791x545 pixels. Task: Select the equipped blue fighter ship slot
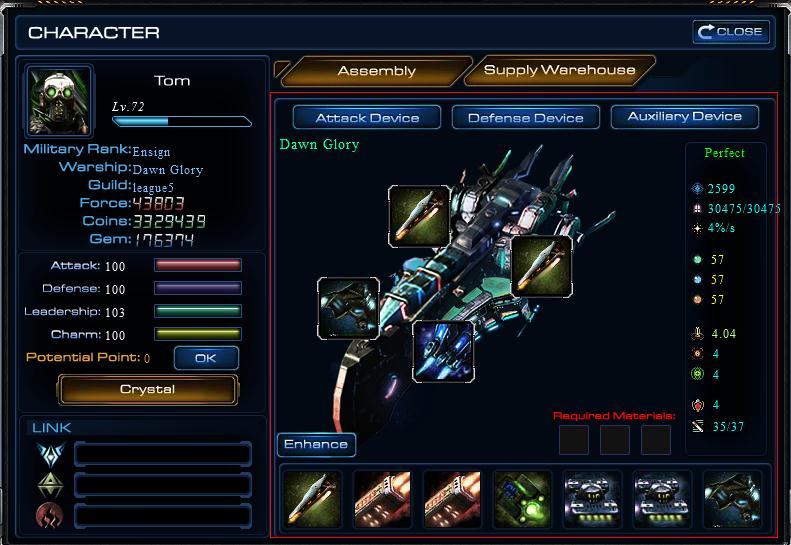tap(443, 351)
